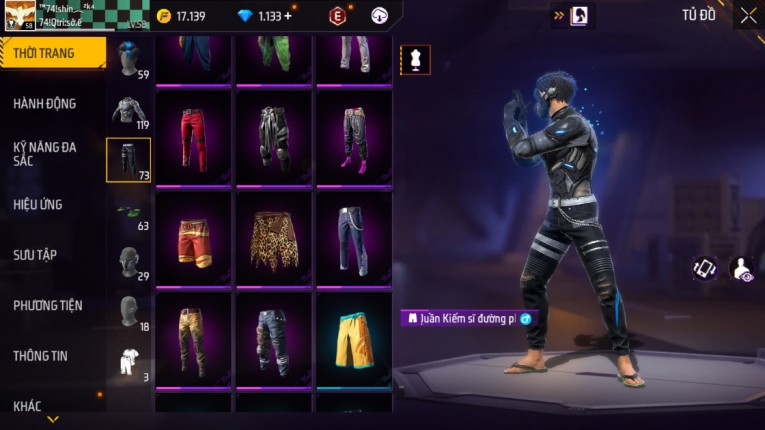The image size is (765, 430).
Task: Select the head items subcategory with 59
Action: [x=128, y=59]
